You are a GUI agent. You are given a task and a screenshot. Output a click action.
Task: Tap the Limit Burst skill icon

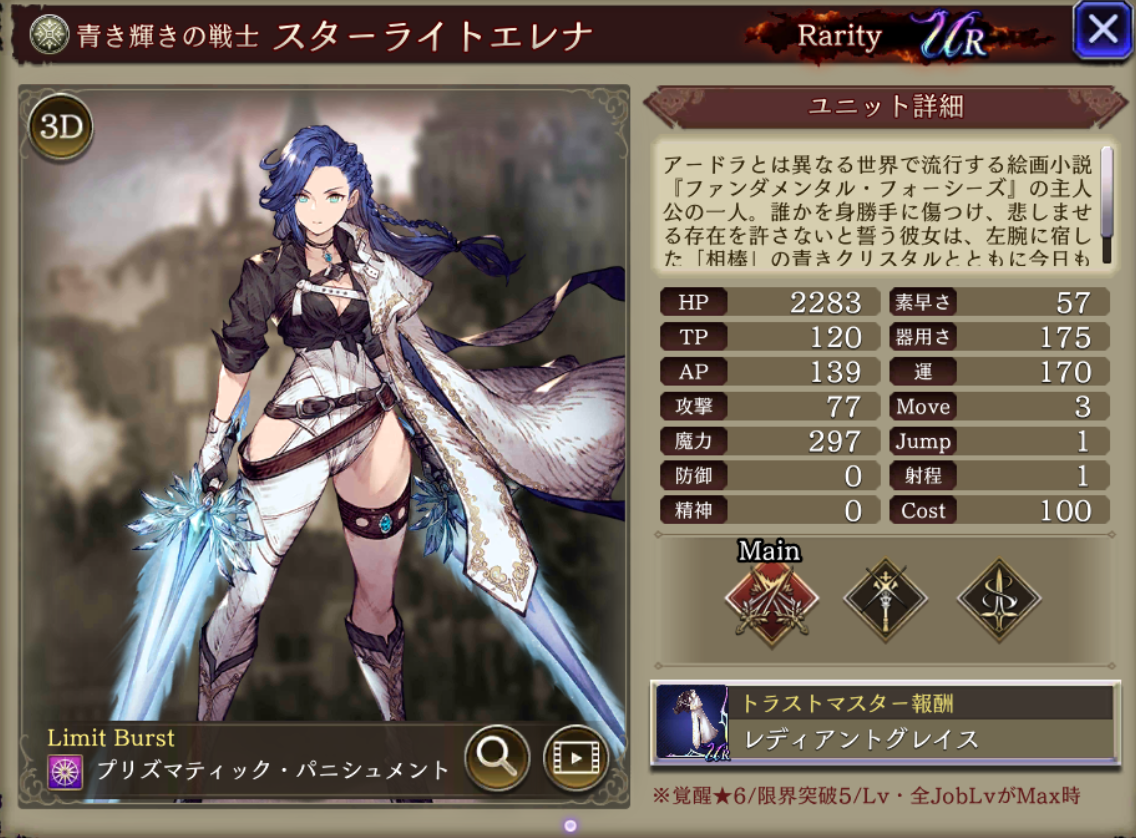pyautogui.click(x=65, y=771)
